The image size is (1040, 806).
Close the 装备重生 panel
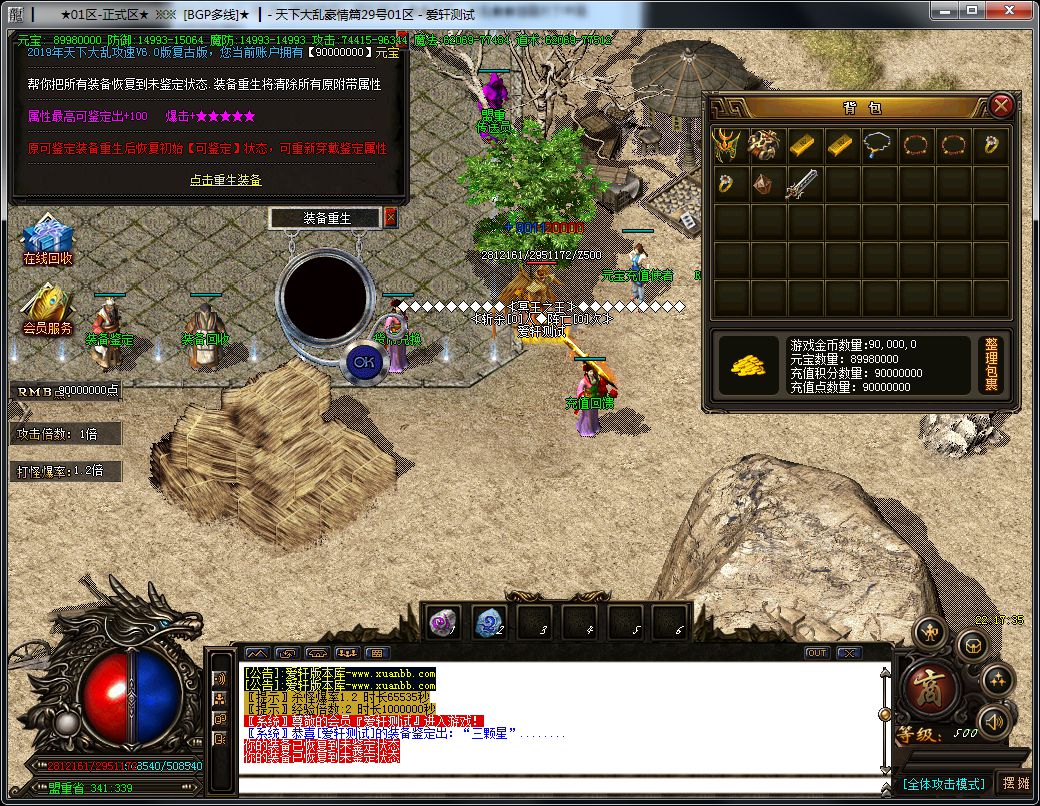390,217
